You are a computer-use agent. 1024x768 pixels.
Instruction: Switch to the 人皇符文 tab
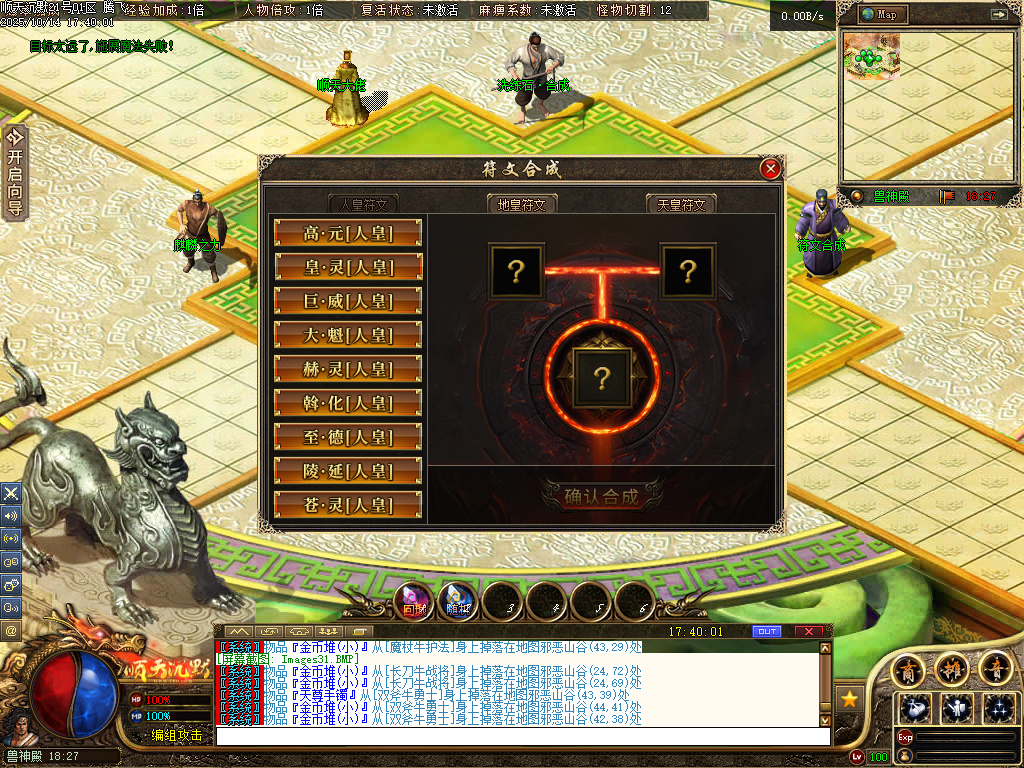click(x=364, y=204)
